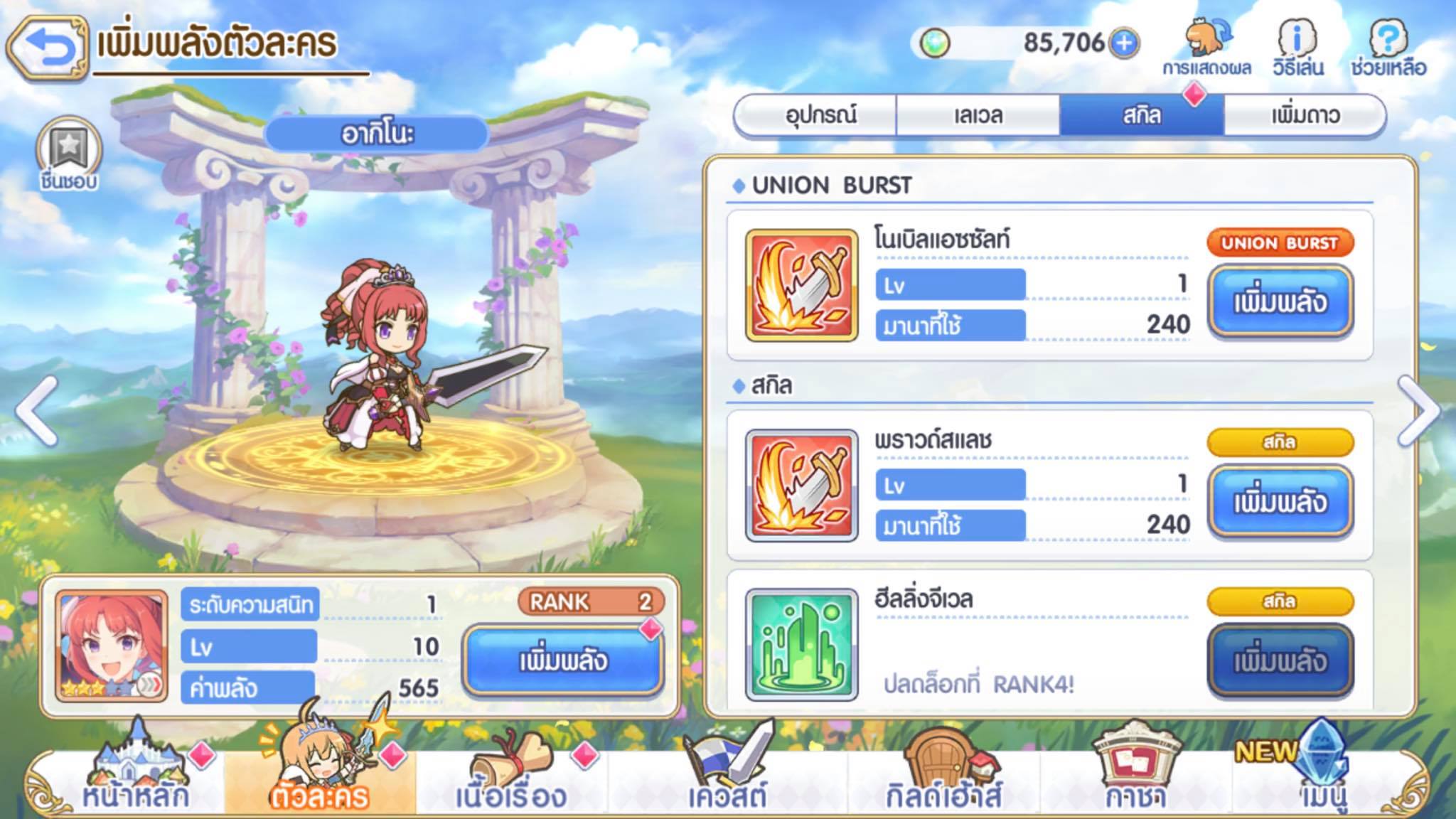The height and width of the screenshot is (819, 1456).
Task: Upgrade the พราวด์สแลช skill
Action: [1279, 502]
